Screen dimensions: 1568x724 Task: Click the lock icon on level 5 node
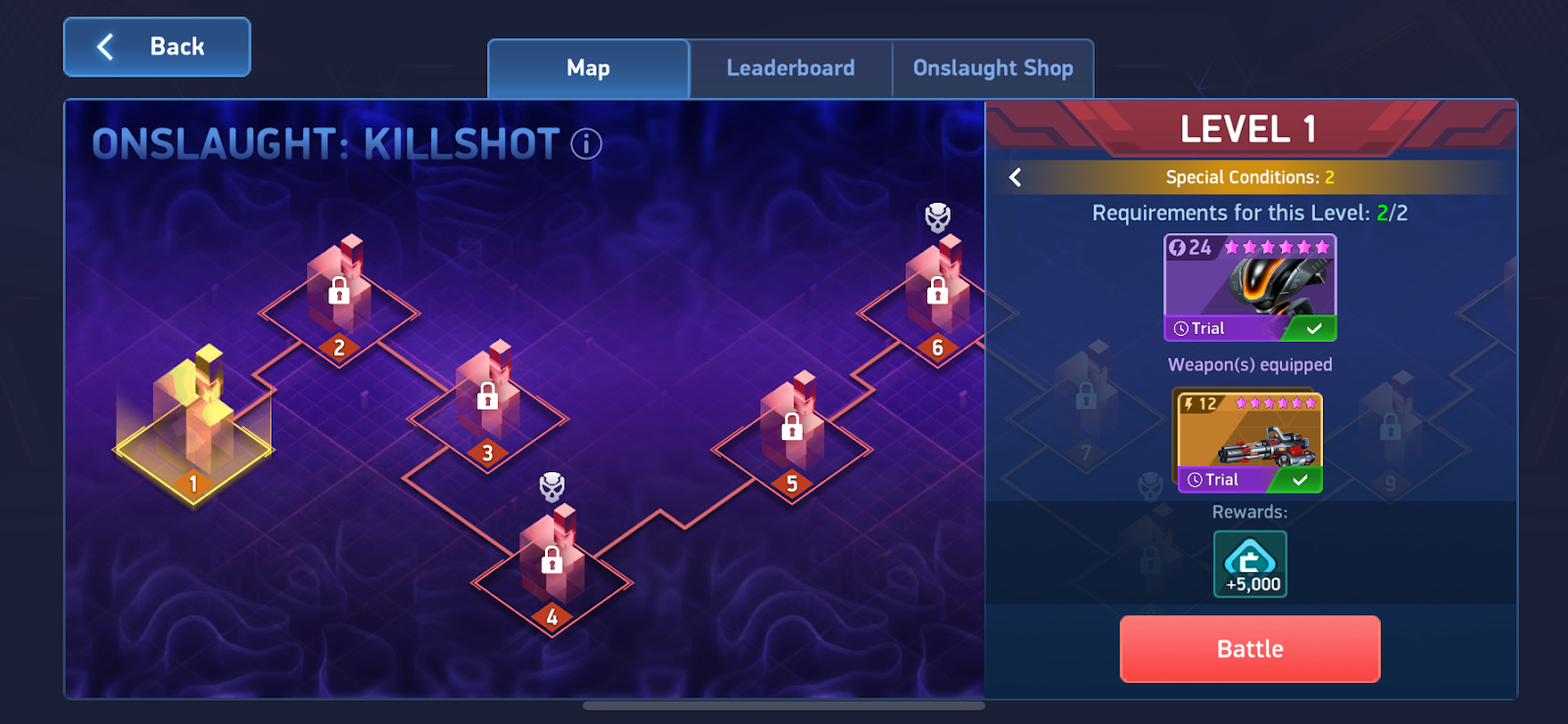790,428
